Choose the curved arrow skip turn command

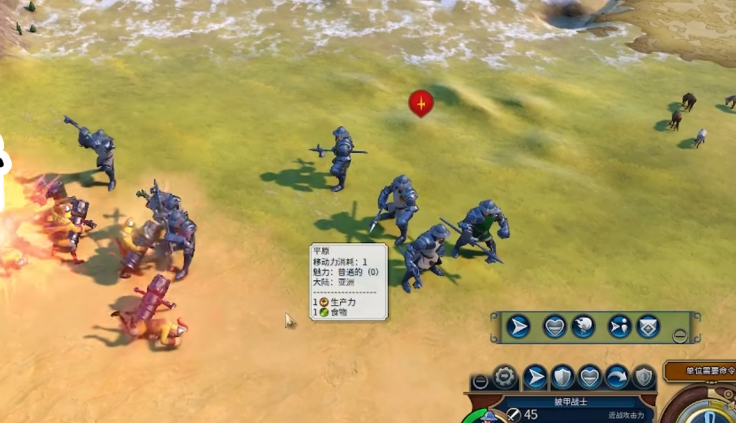point(617,377)
